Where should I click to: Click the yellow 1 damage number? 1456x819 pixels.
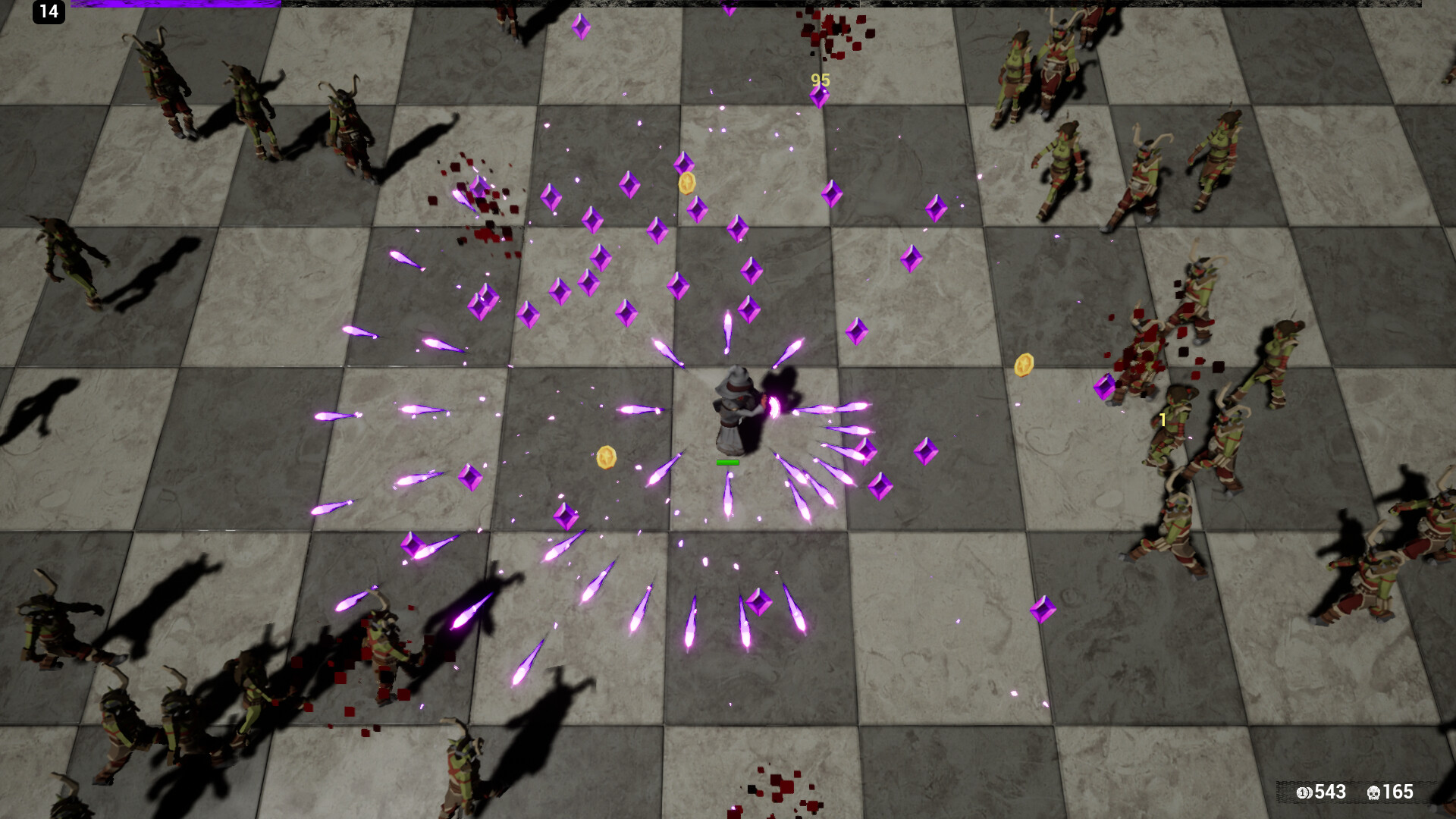1161,419
